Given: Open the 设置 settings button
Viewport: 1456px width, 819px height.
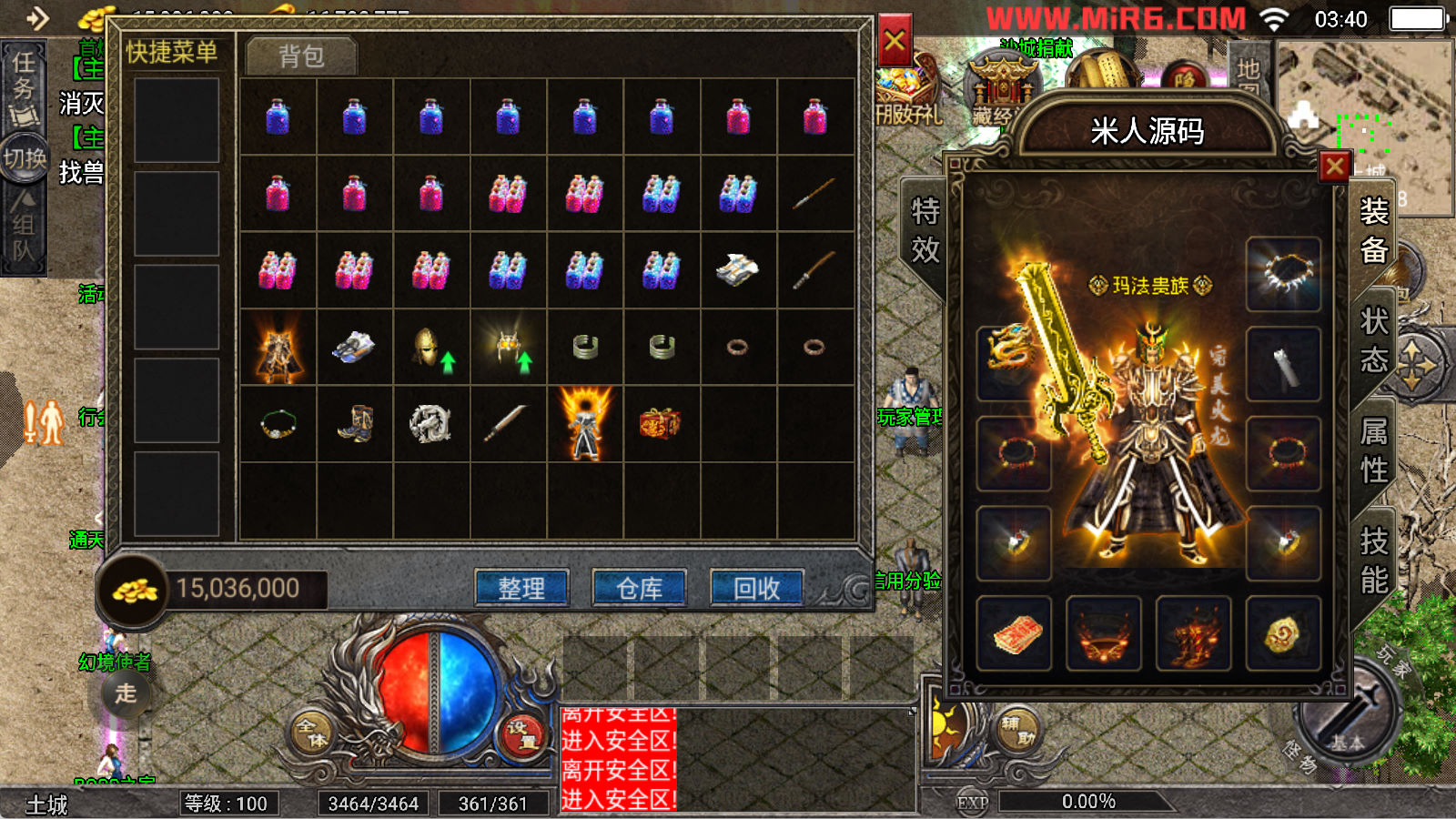Looking at the screenshot, I should [523, 735].
